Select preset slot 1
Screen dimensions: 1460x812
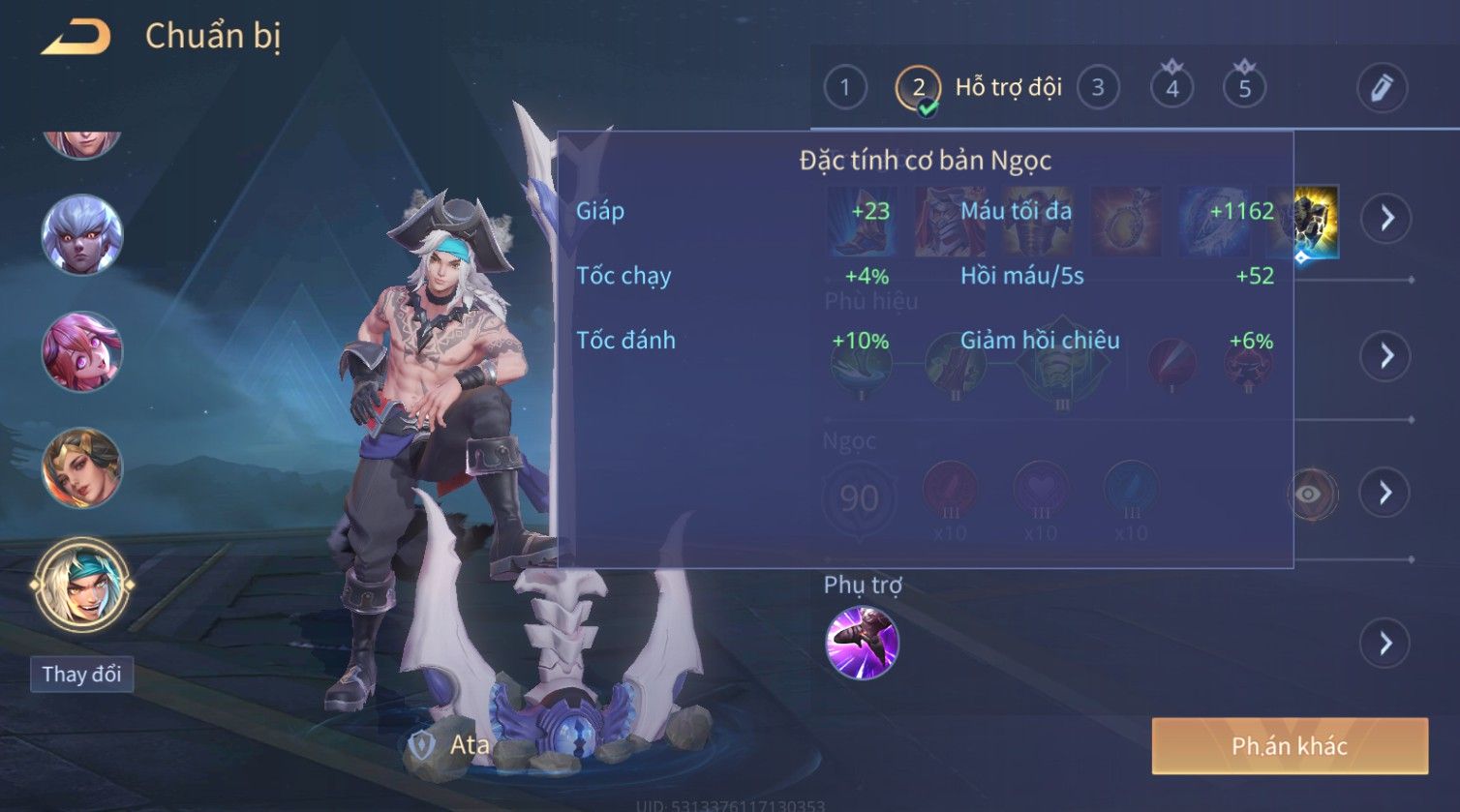[x=844, y=88]
